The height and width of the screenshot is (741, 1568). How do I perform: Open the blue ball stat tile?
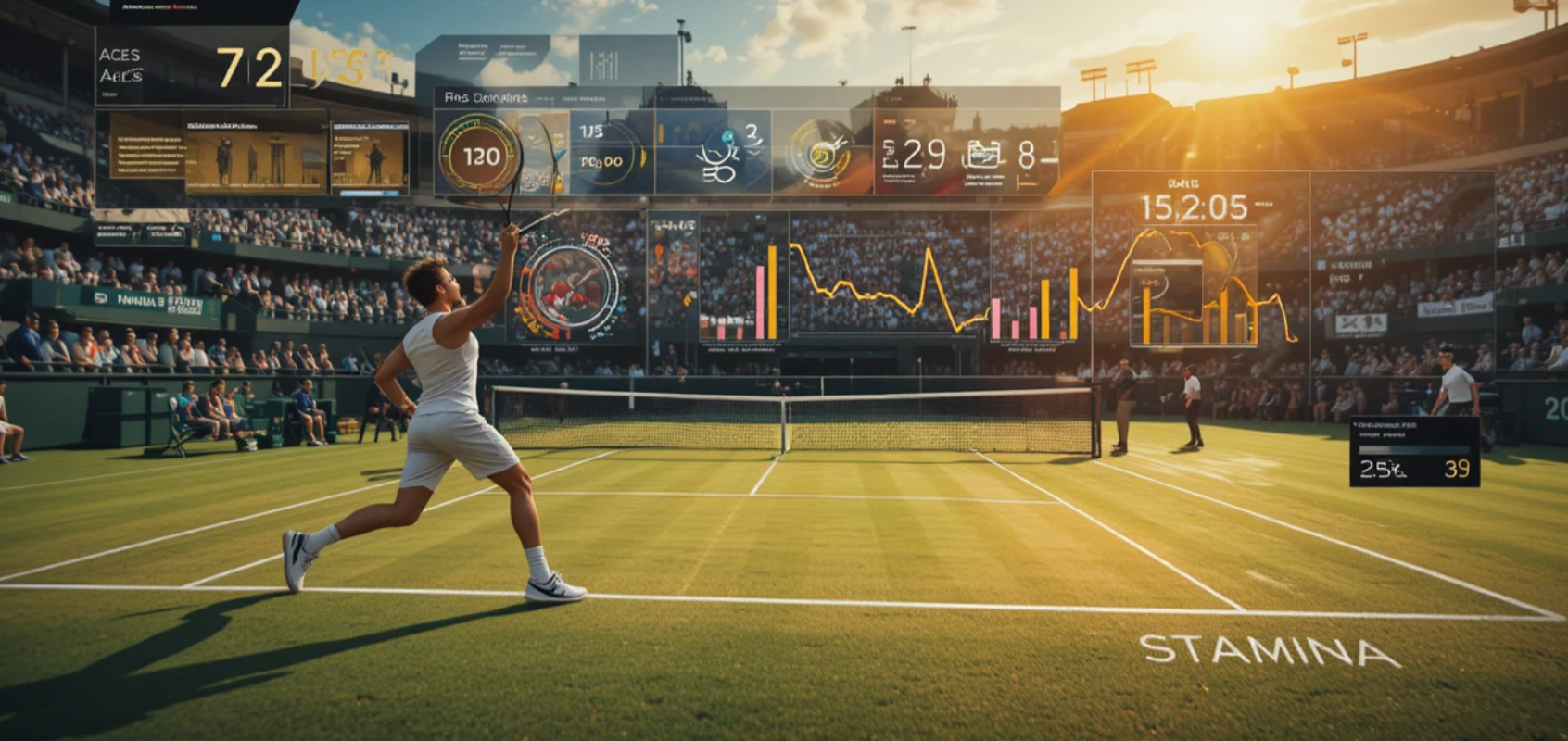tap(714, 153)
